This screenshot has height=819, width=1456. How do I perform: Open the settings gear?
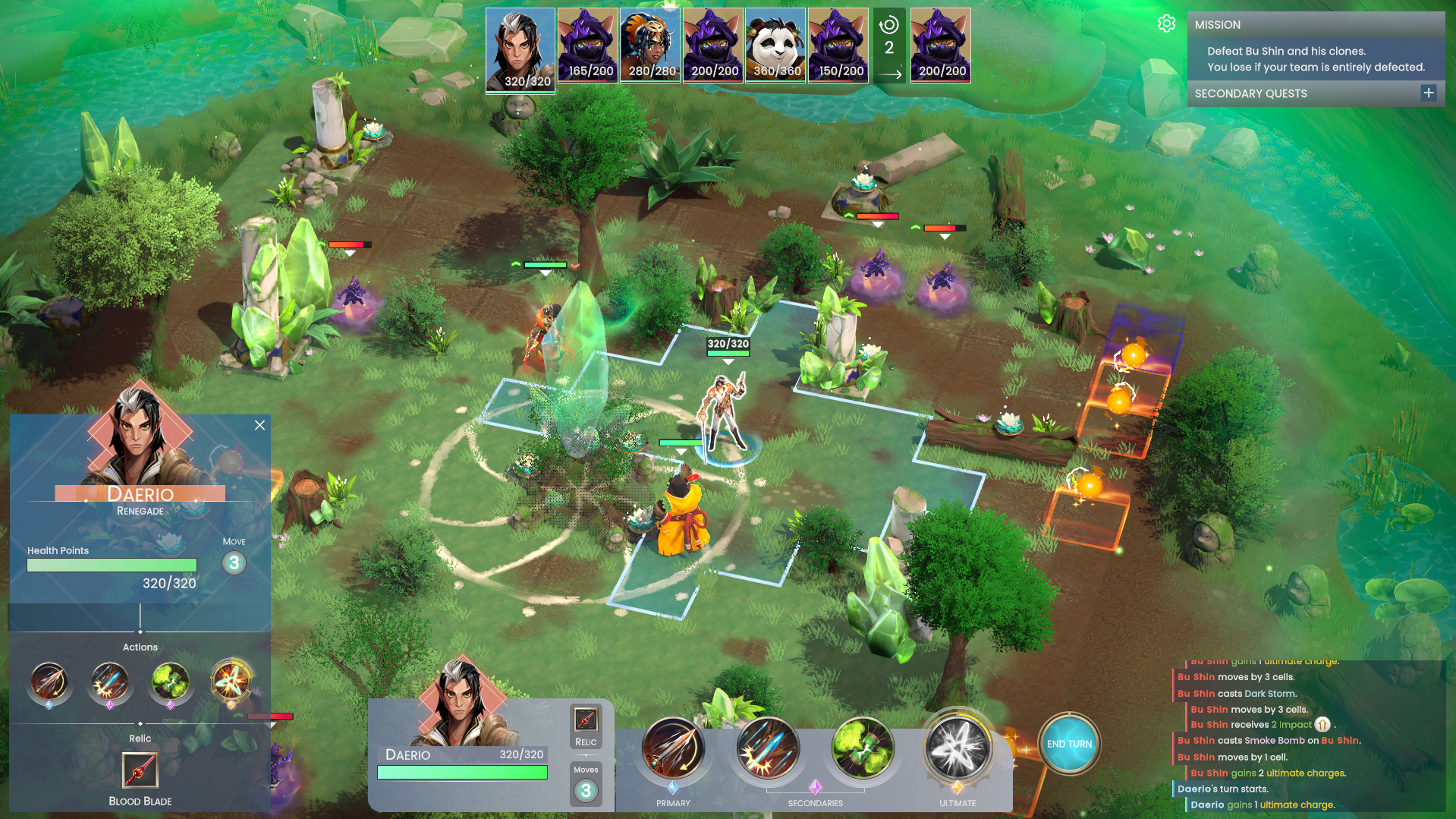[1167, 24]
